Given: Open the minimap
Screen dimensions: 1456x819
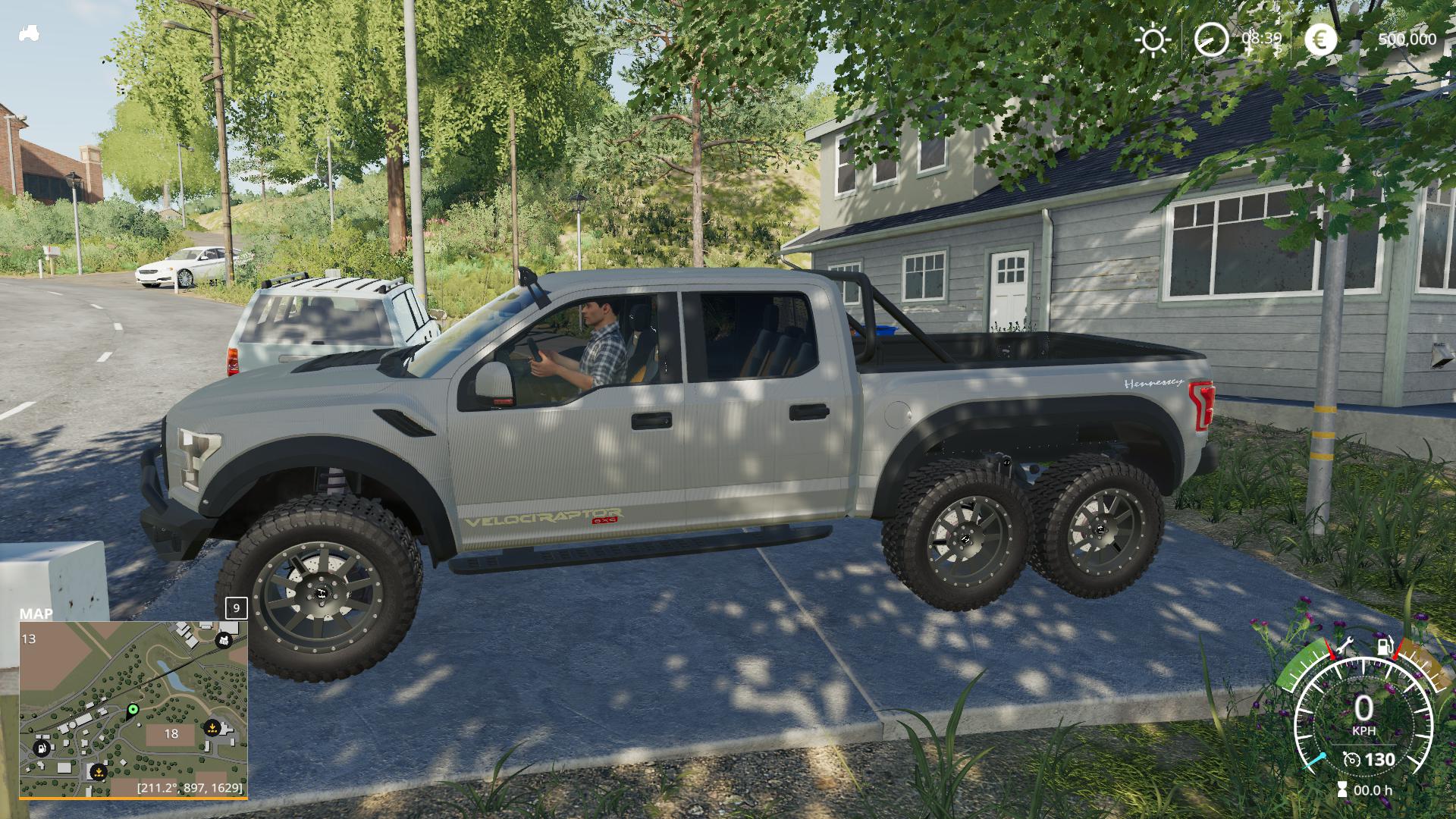Looking at the screenshot, I should (133, 710).
